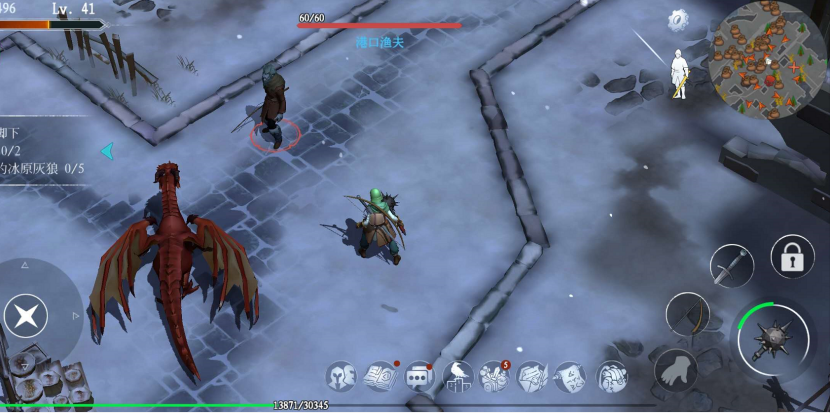The height and width of the screenshot is (414, 830).
Task: Open the letters and quill mail icon
Action: 533,377
